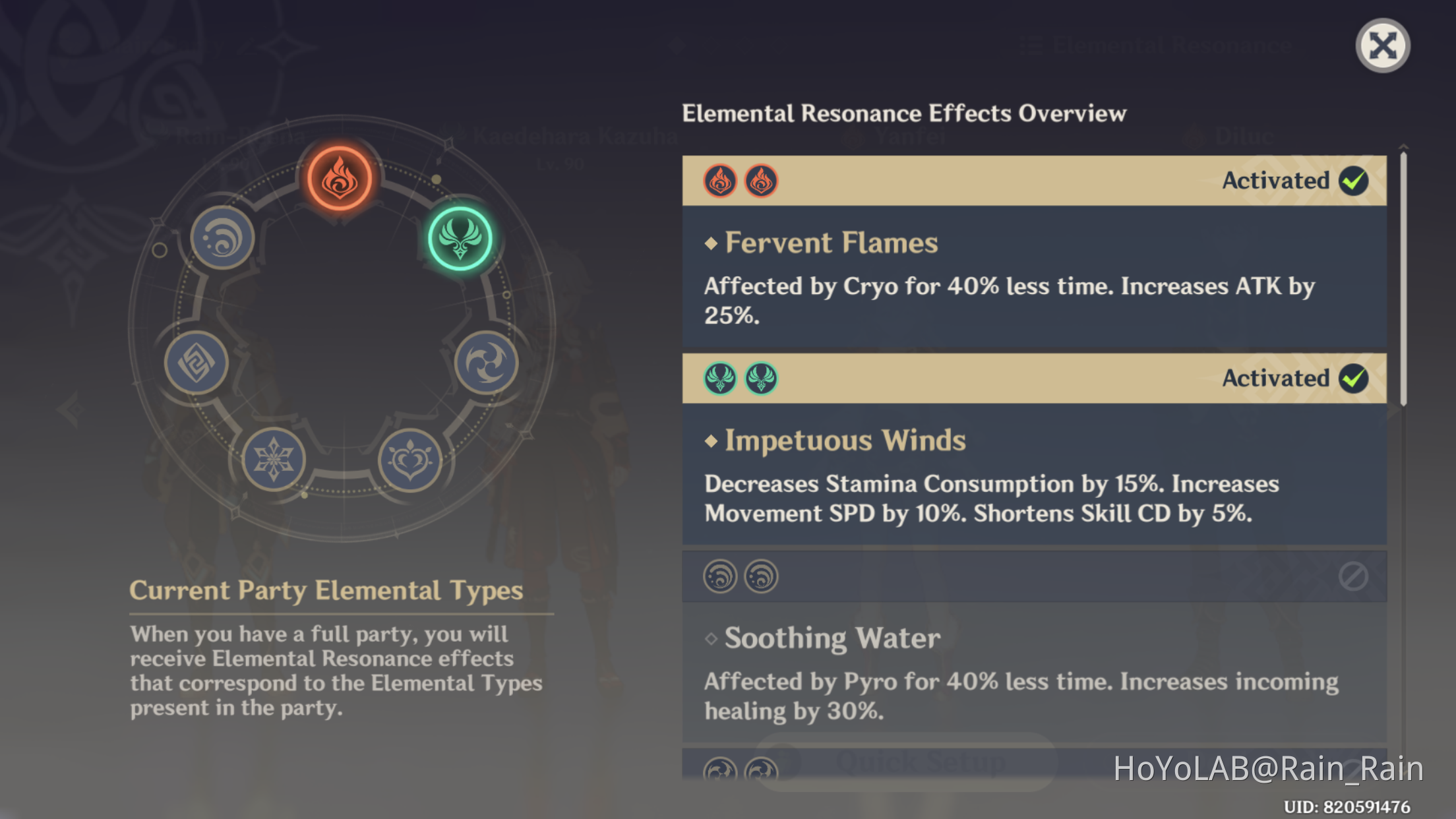
Task: Click the paired Anemo icons on Impetuous Winds
Action: 739,379
